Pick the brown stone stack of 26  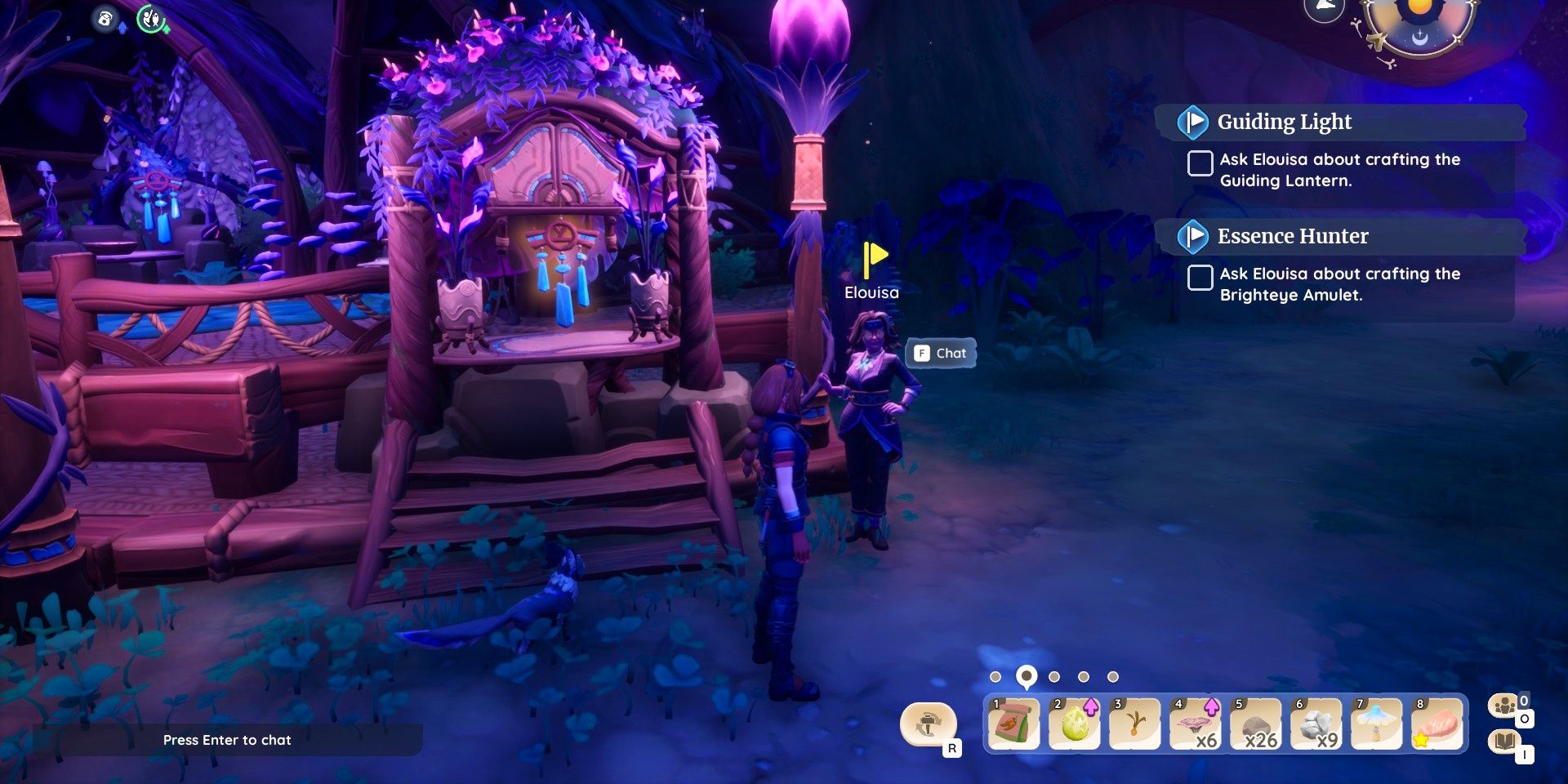[x=1255, y=724]
